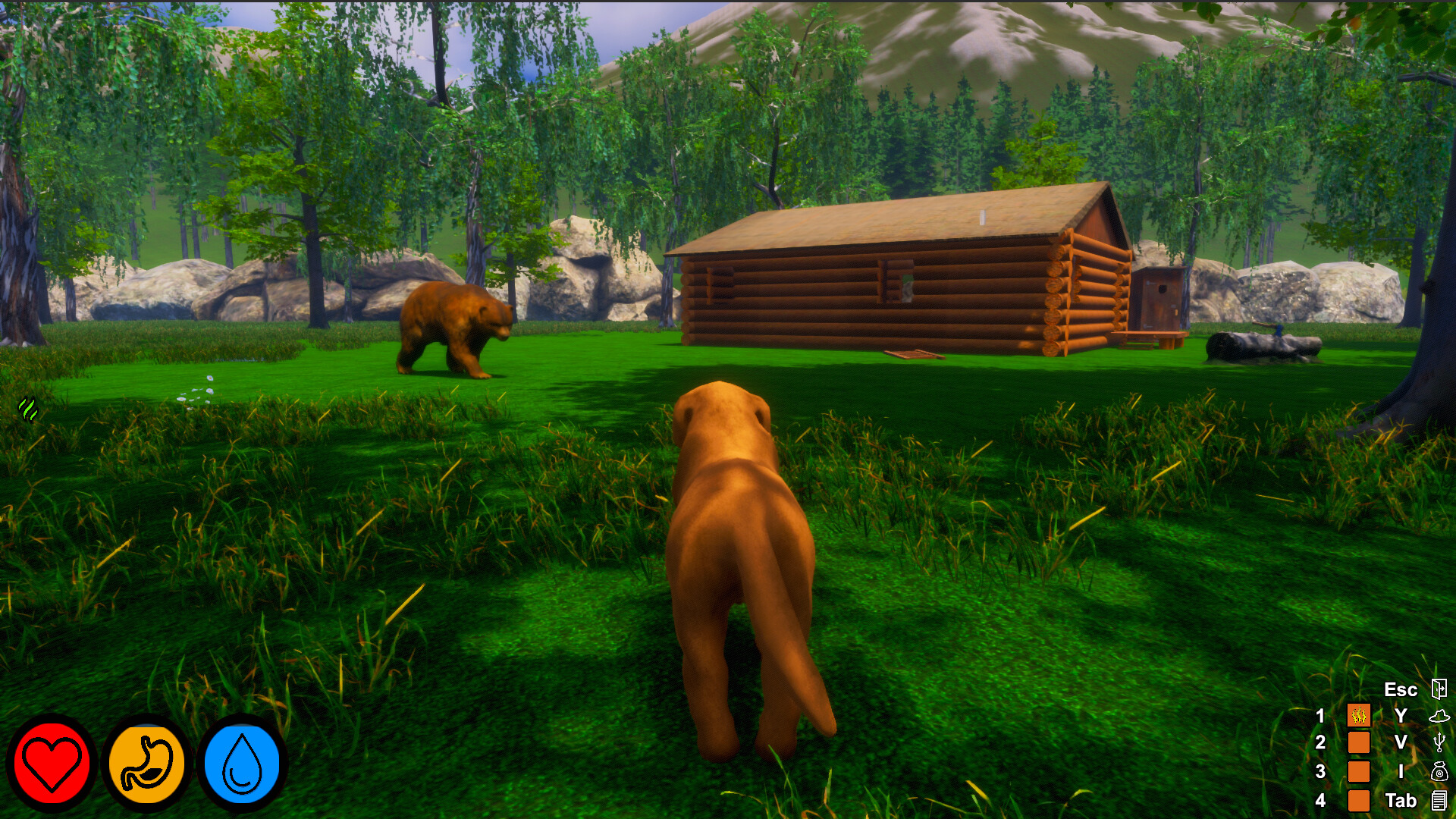
Task: Click the number 1 beside the active hotbar slot
Action: click(x=1321, y=715)
